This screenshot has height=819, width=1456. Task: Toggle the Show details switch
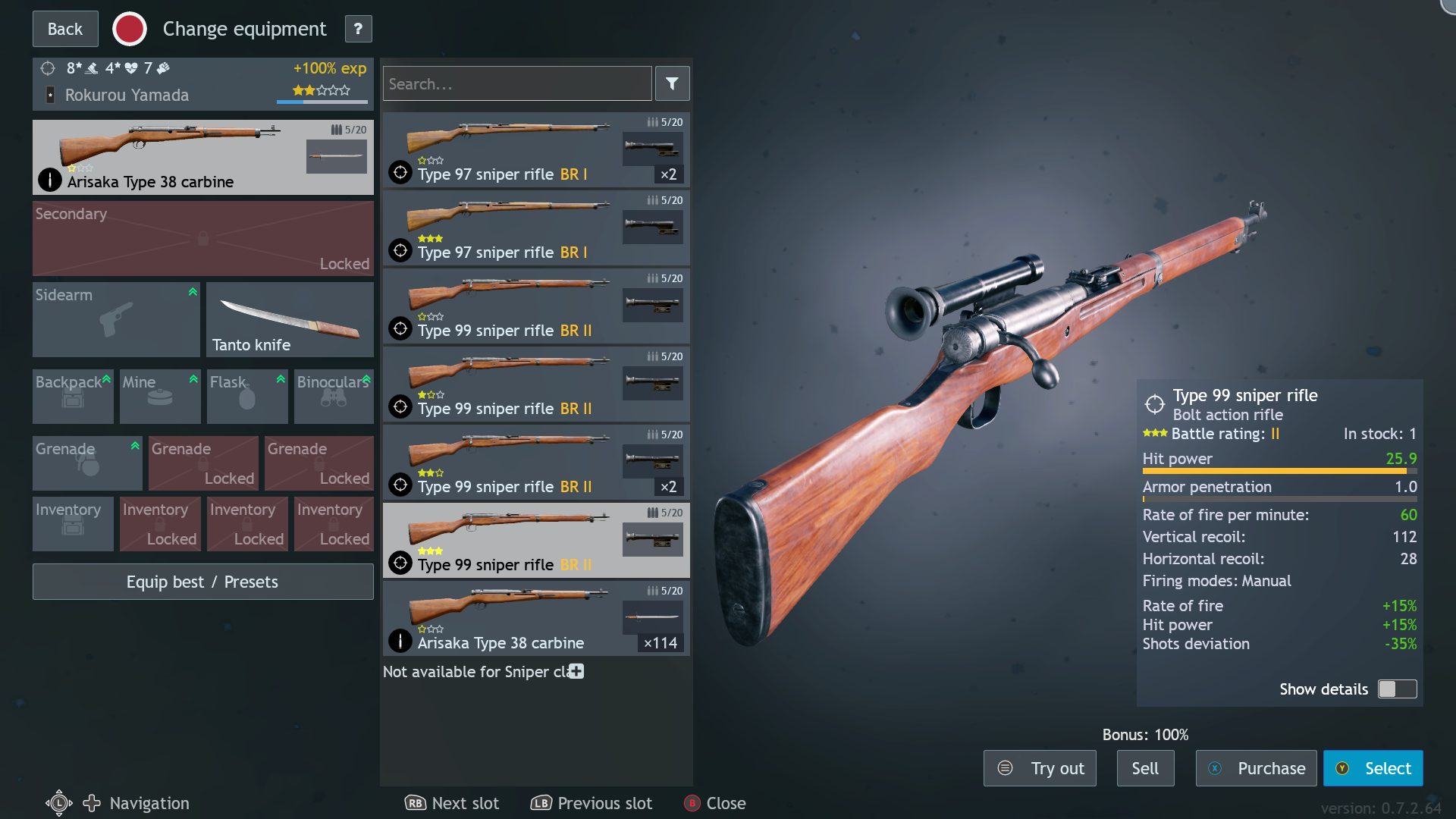coord(1396,689)
